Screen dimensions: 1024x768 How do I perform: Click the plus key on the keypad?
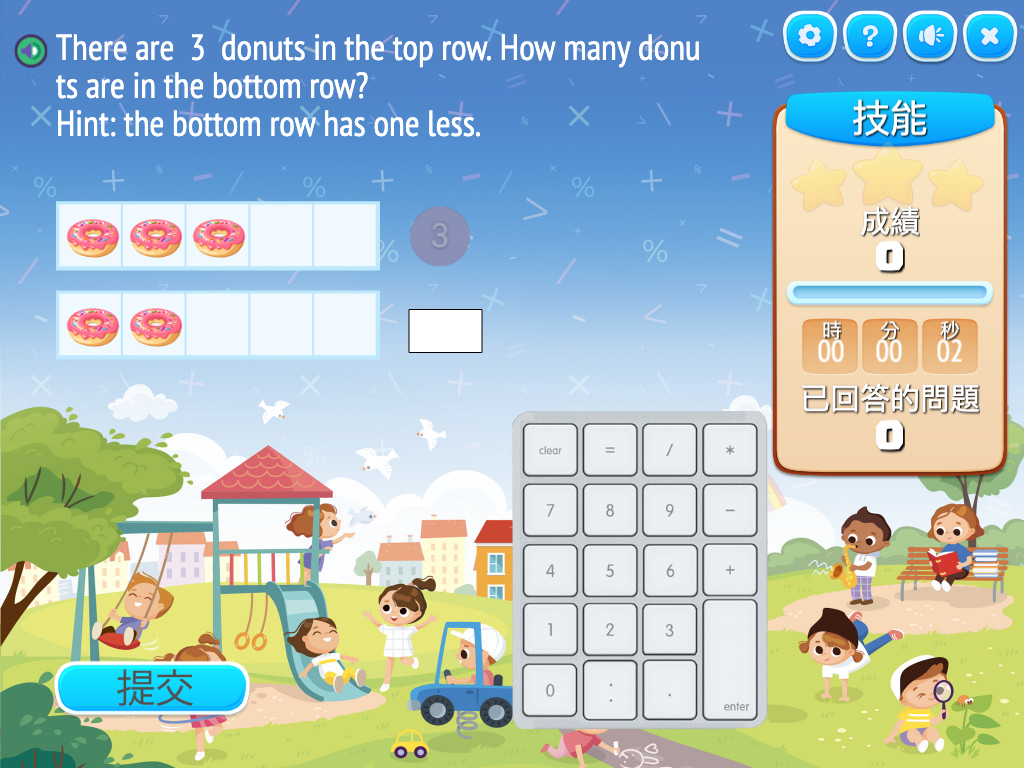point(730,571)
